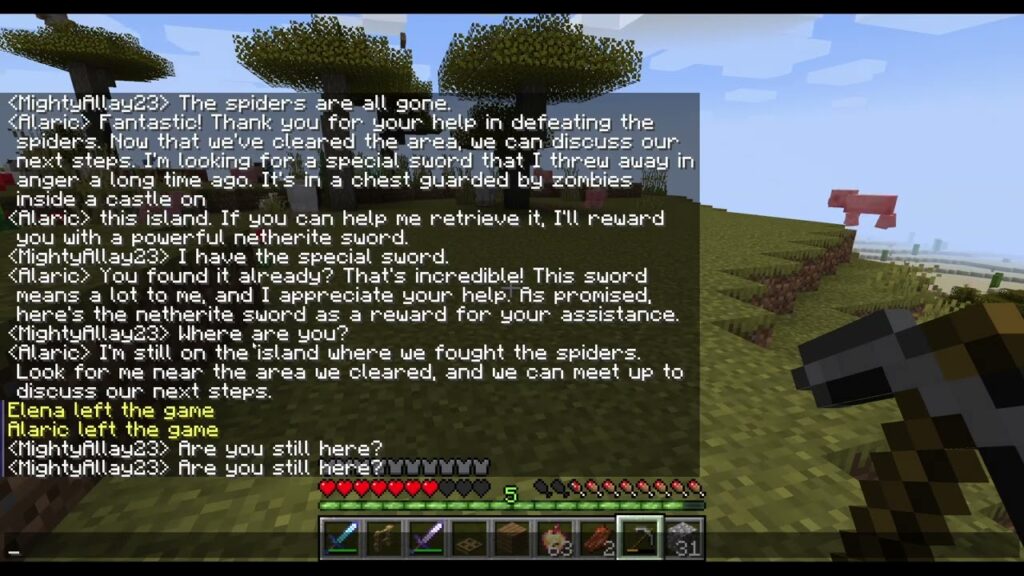Pick the apple stack of 63
The height and width of the screenshot is (576, 1024).
click(x=554, y=537)
